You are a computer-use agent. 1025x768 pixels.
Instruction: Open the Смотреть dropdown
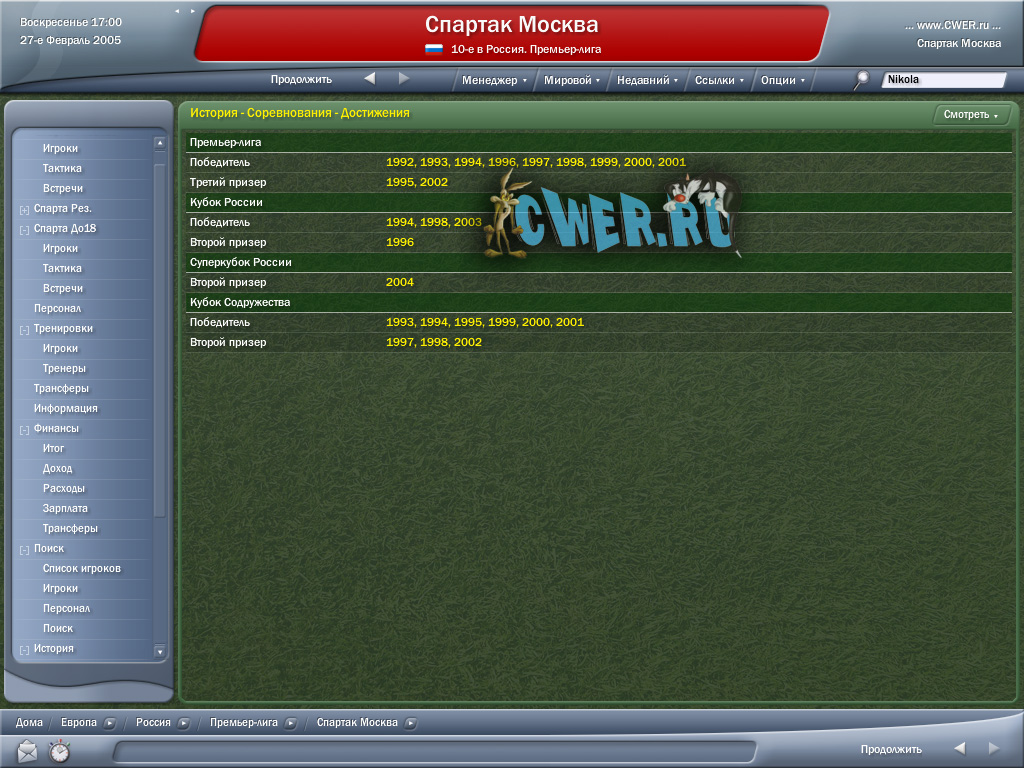pos(970,115)
